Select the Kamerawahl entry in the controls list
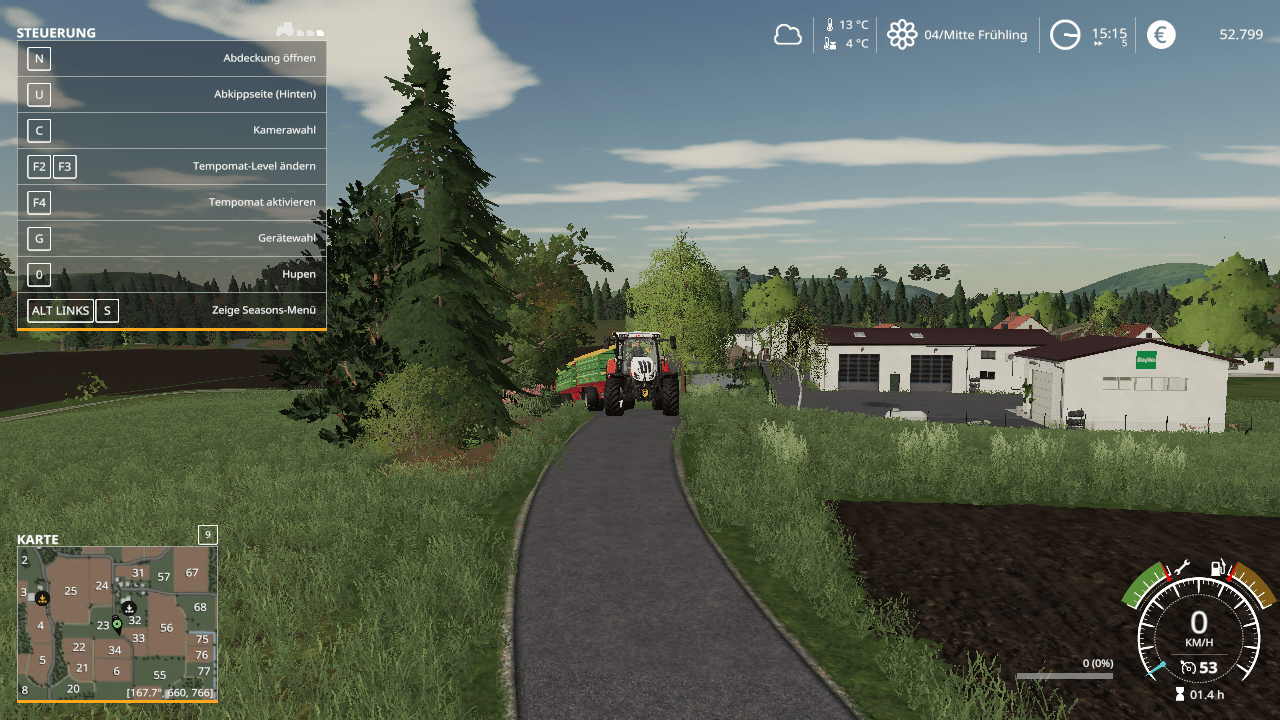 172,130
